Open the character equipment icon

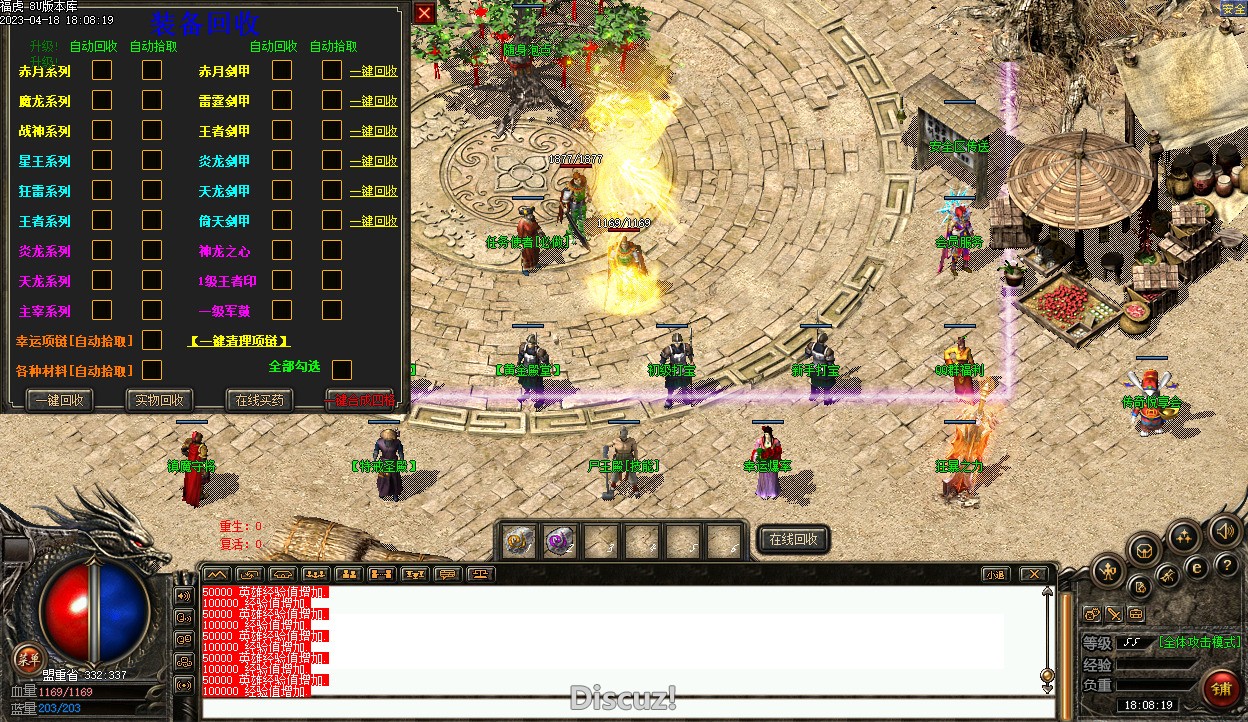(x=1108, y=572)
